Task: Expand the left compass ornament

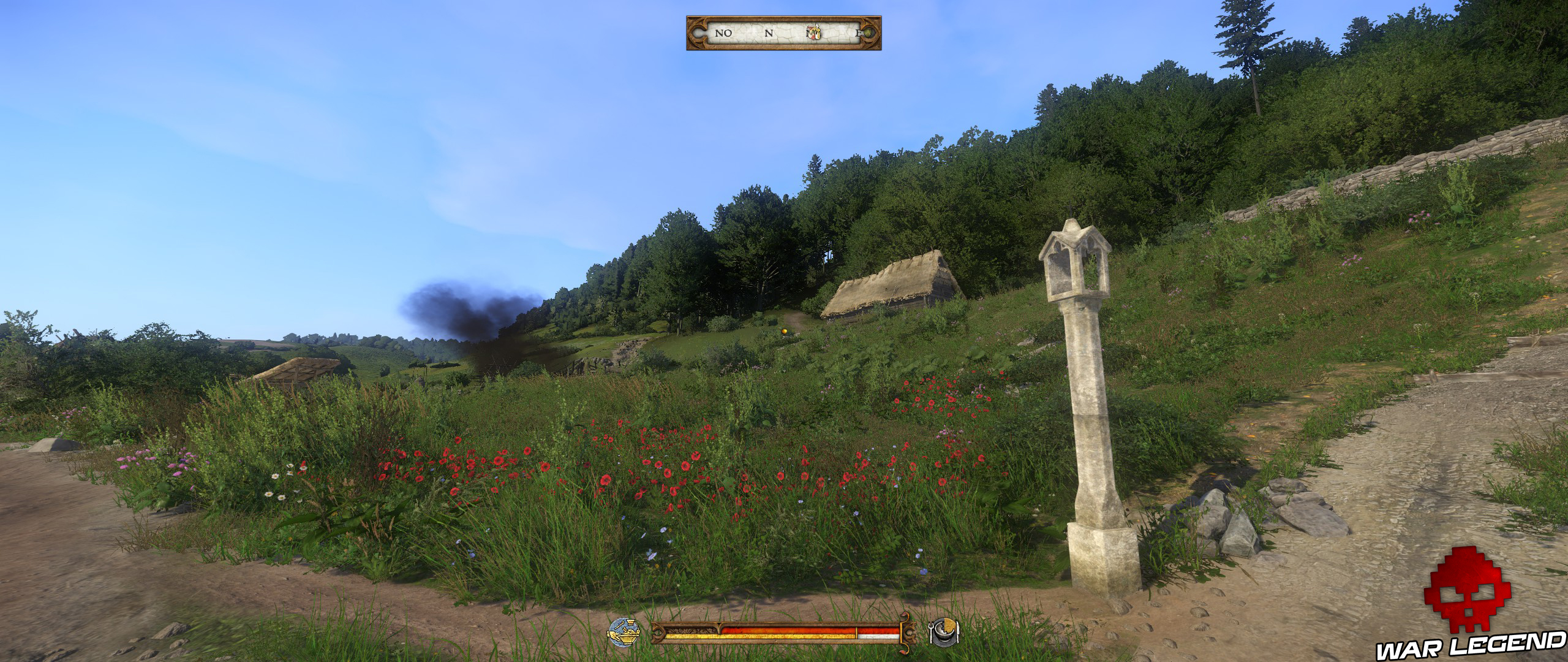Action: click(x=698, y=34)
